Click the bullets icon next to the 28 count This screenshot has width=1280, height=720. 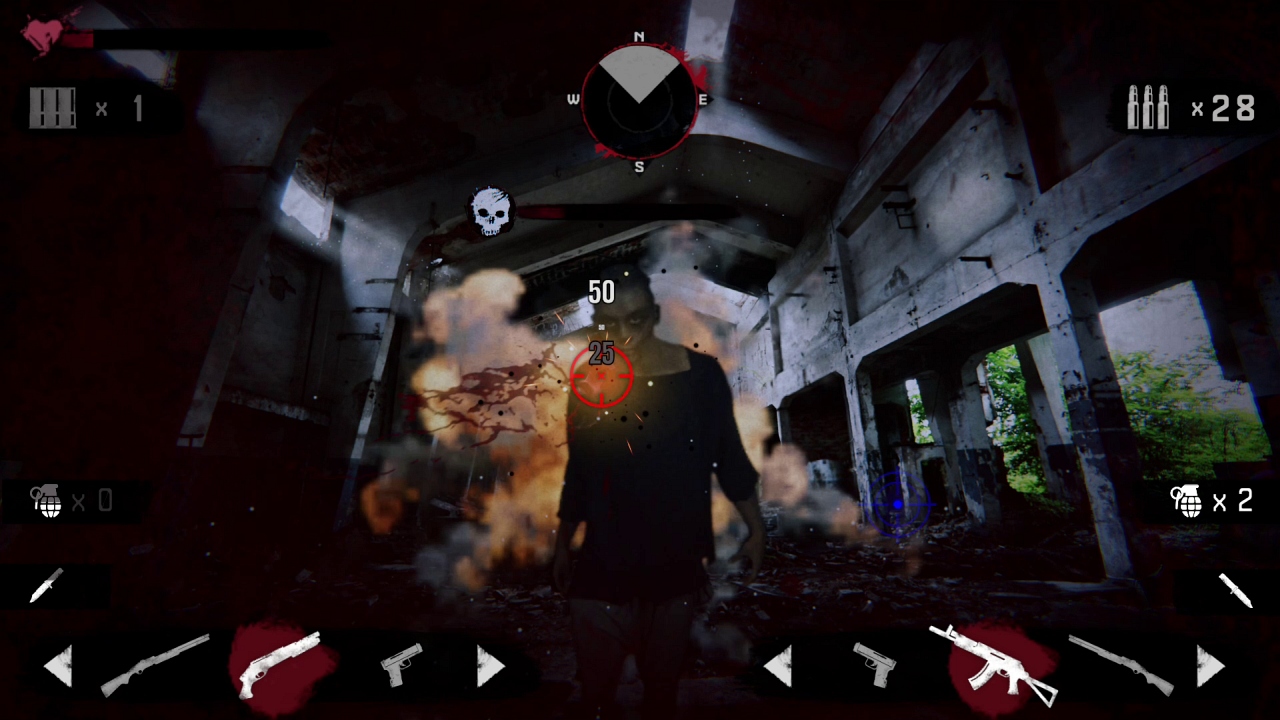(x=1146, y=108)
